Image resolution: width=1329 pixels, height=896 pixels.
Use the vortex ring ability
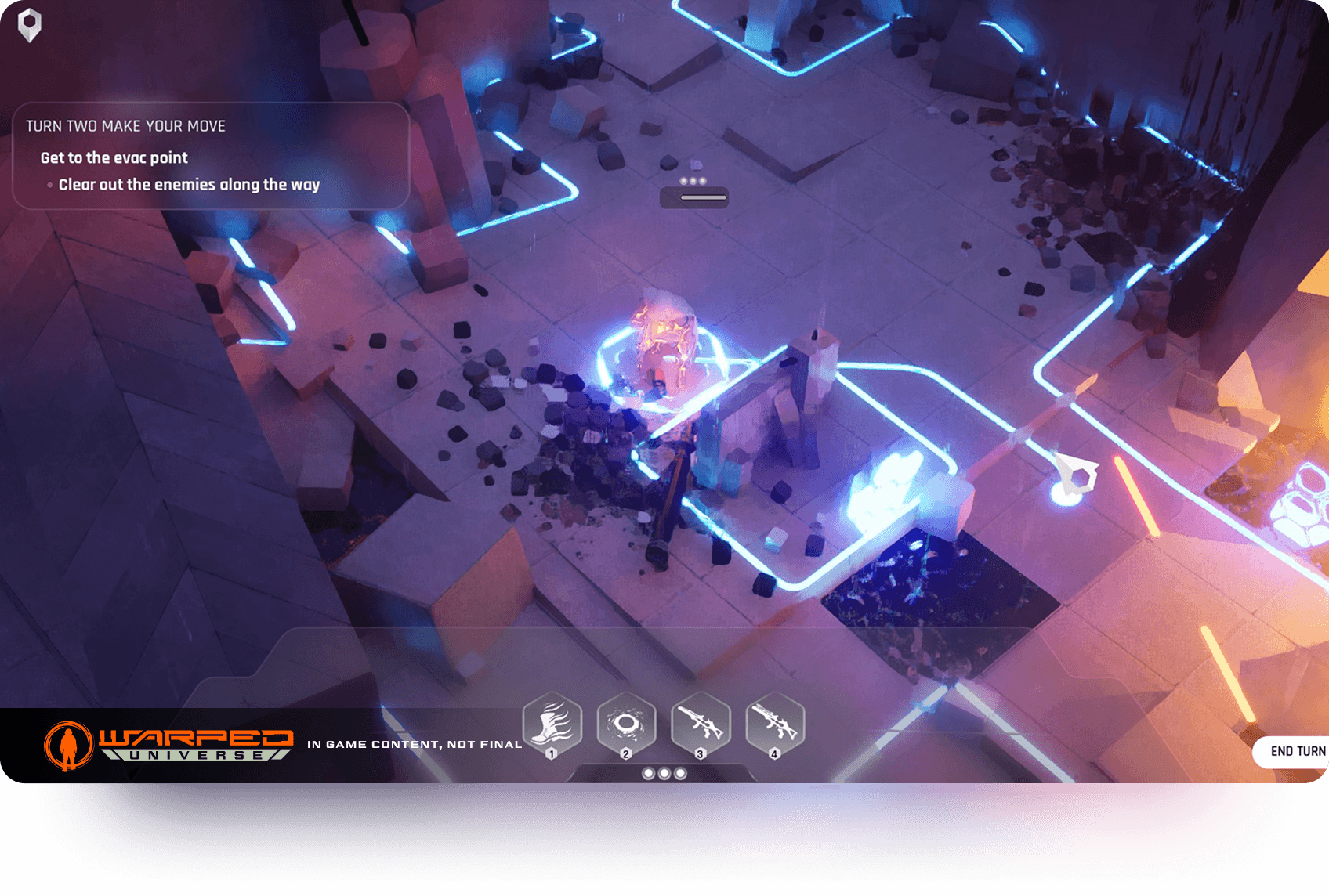626,724
